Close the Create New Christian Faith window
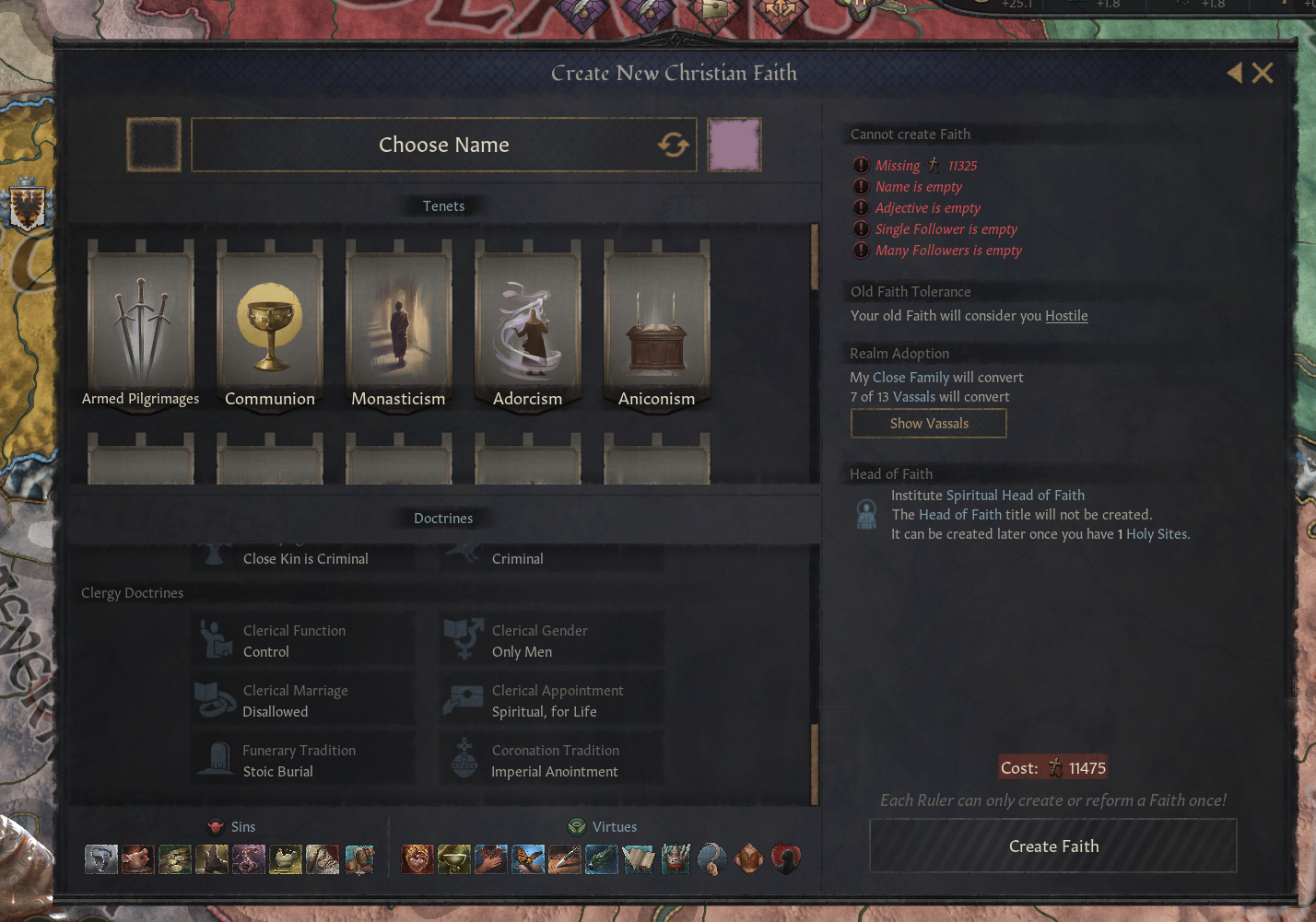 [1263, 73]
